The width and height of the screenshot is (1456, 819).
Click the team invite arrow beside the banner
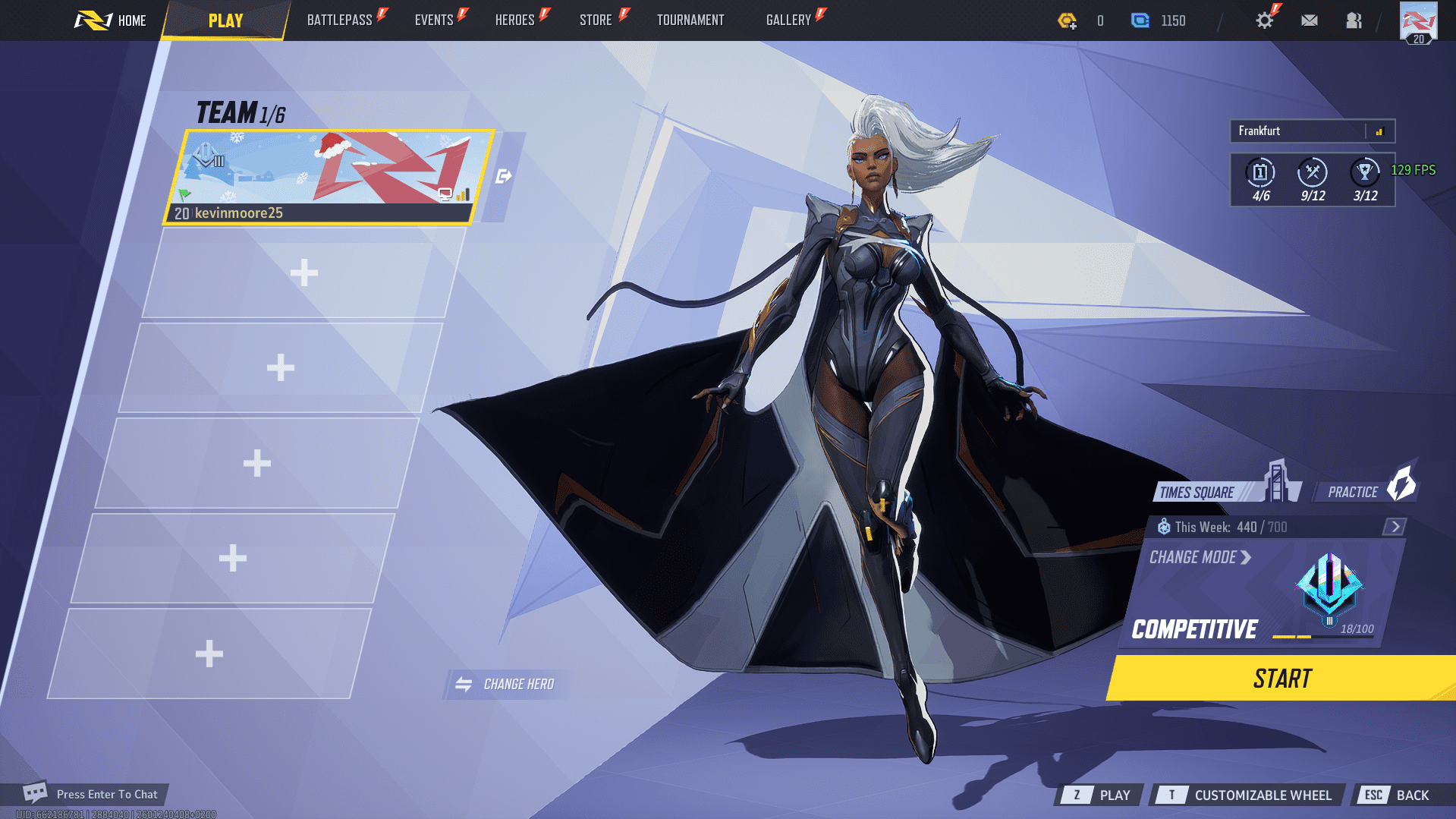(x=503, y=175)
